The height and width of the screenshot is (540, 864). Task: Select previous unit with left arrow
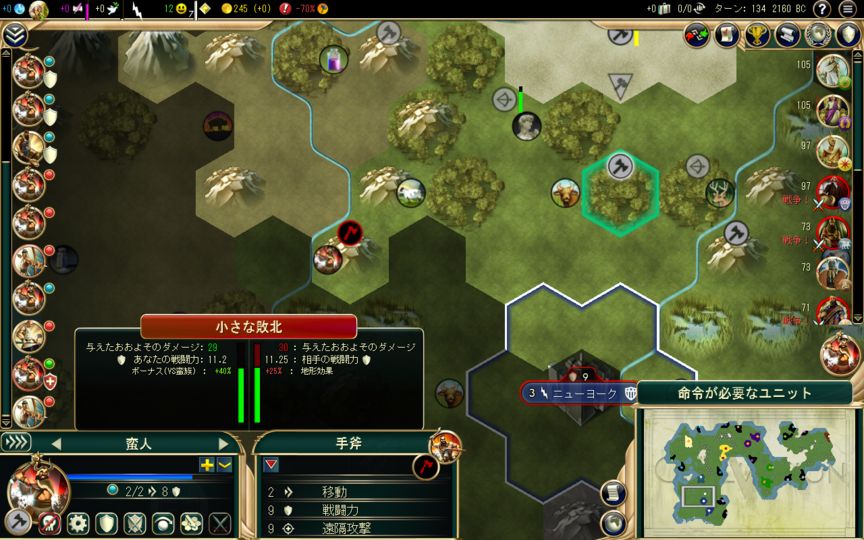click(56, 444)
